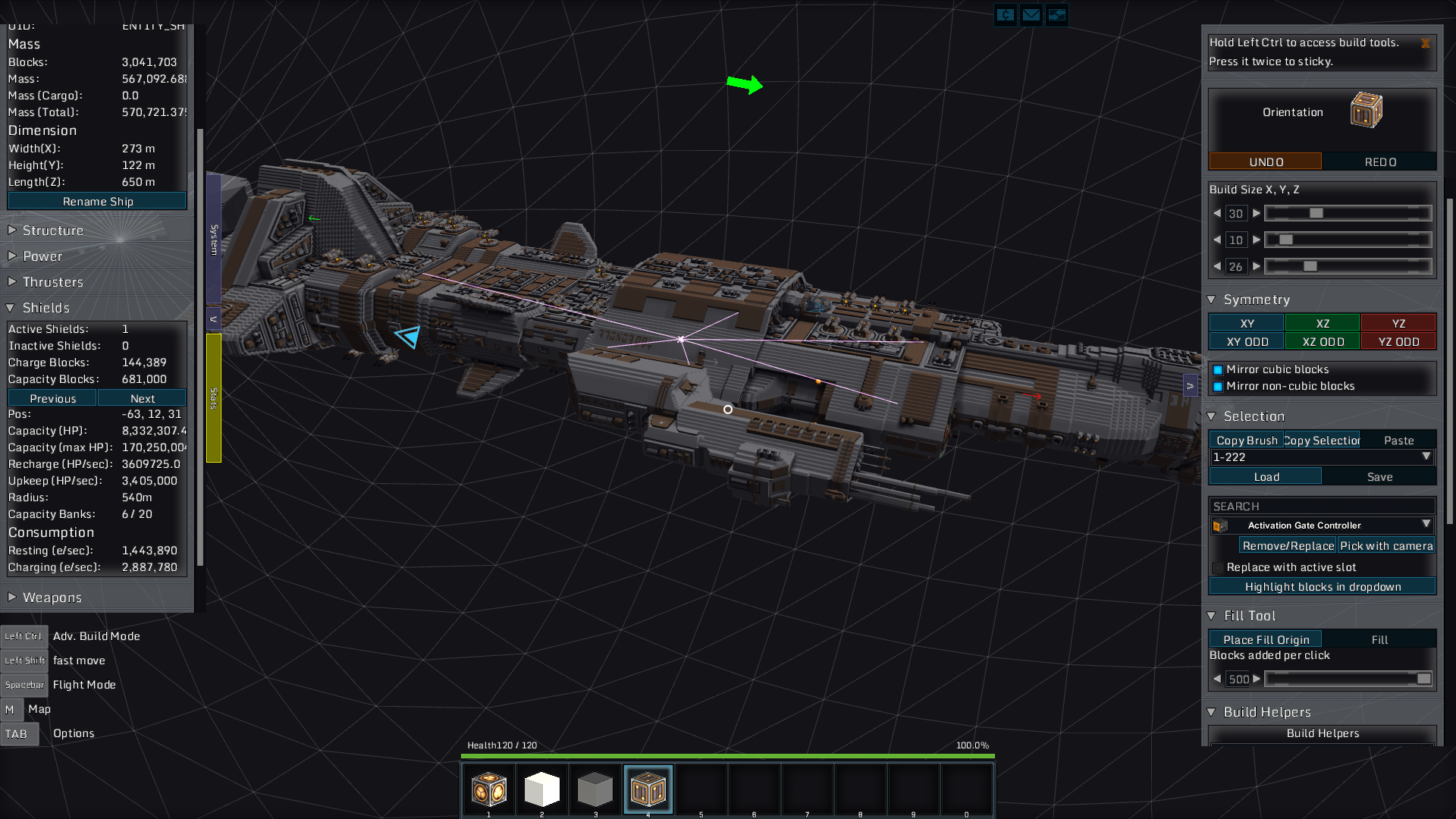Tick Replace with active slot checkbox
This screenshot has width=1456, height=819.
click(1218, 568)
